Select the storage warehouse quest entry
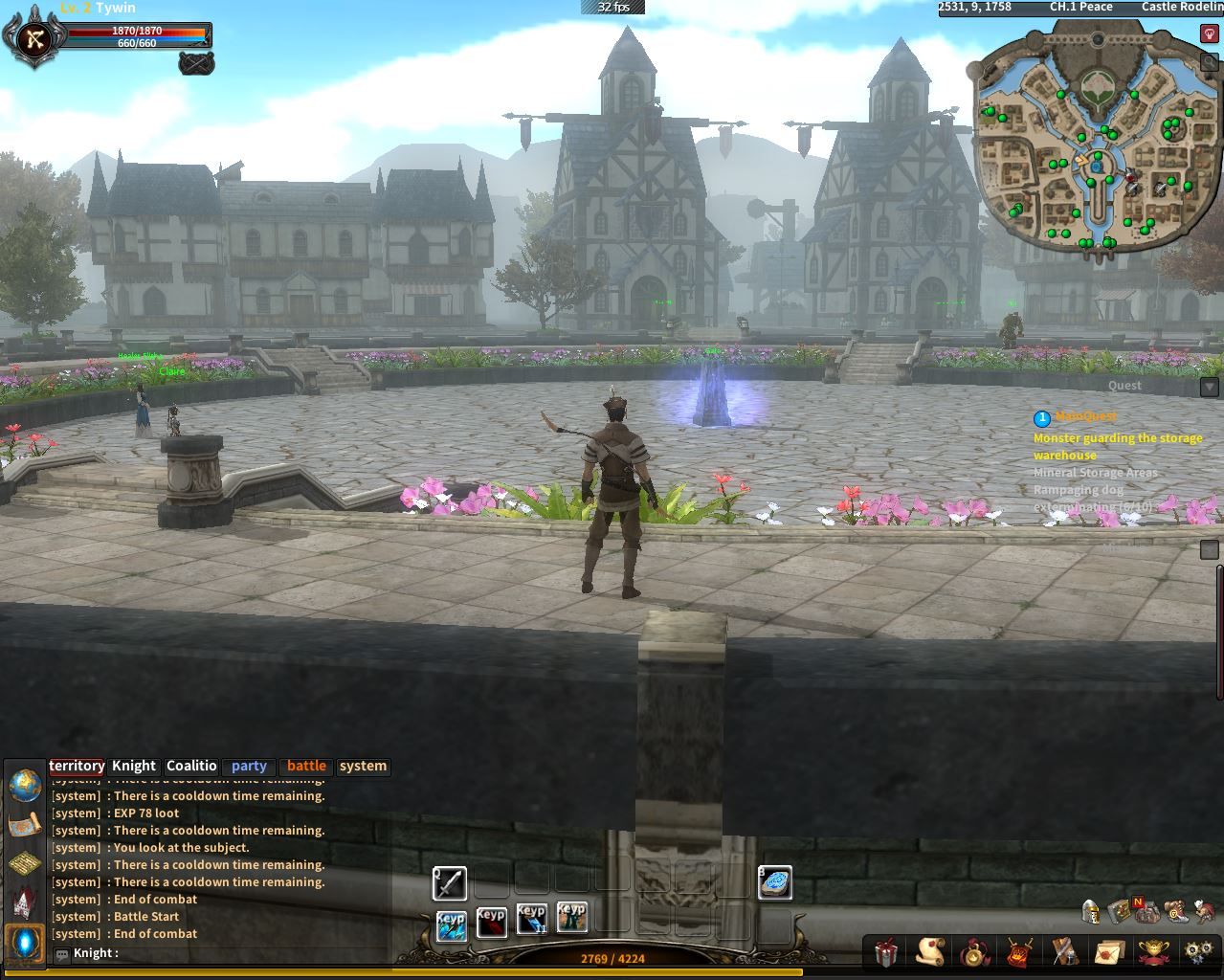The width and height of the screenshot is (1224, 980). tap(1117, 446)
